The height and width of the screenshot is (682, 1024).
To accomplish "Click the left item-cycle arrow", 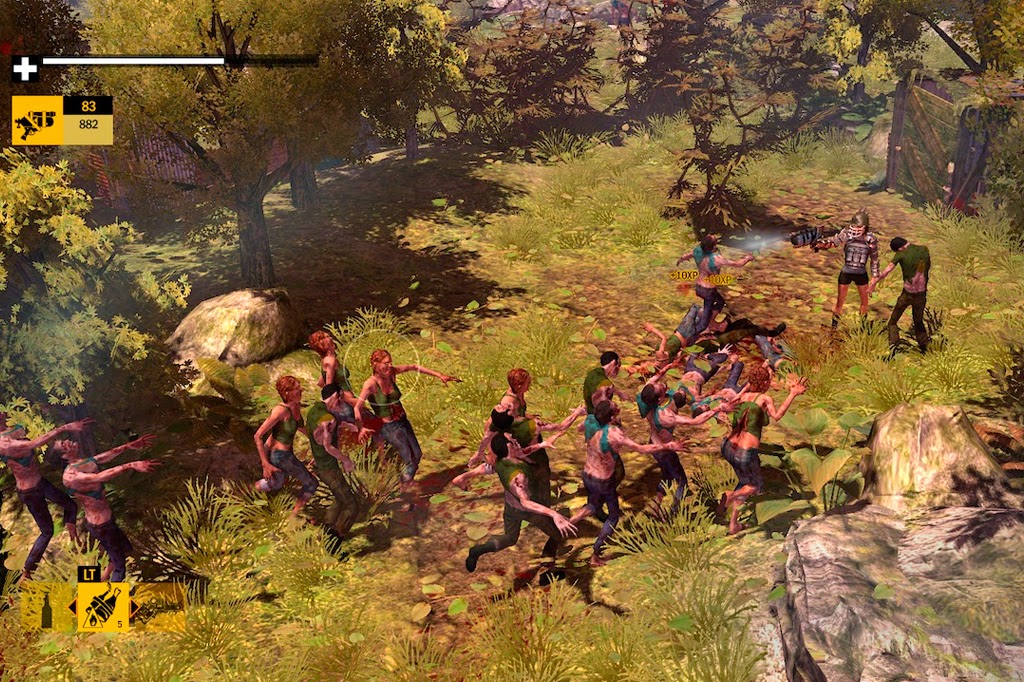I will (72, 608).
